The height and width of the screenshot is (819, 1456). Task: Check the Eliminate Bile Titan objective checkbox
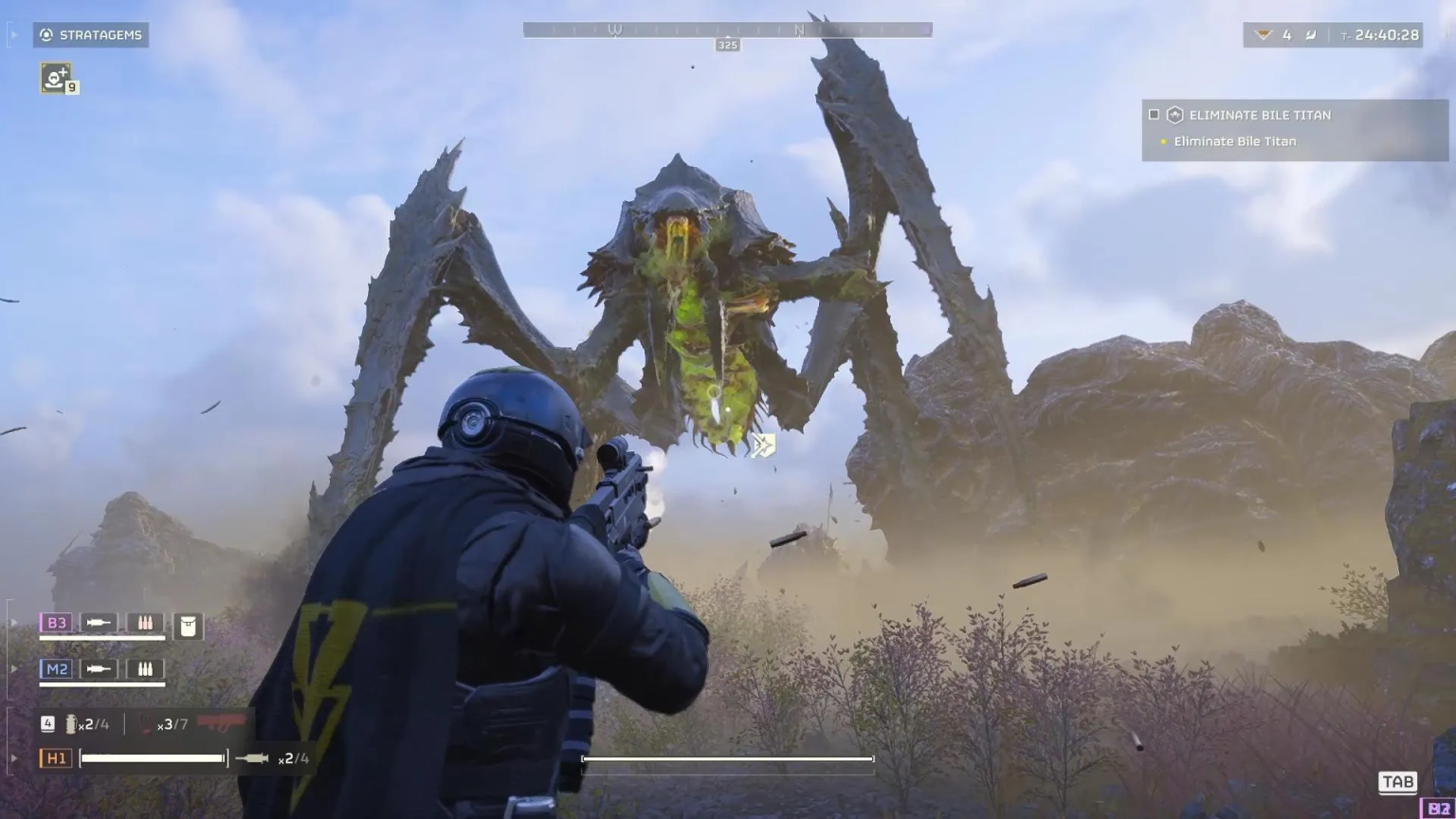tap(1154, 114)
